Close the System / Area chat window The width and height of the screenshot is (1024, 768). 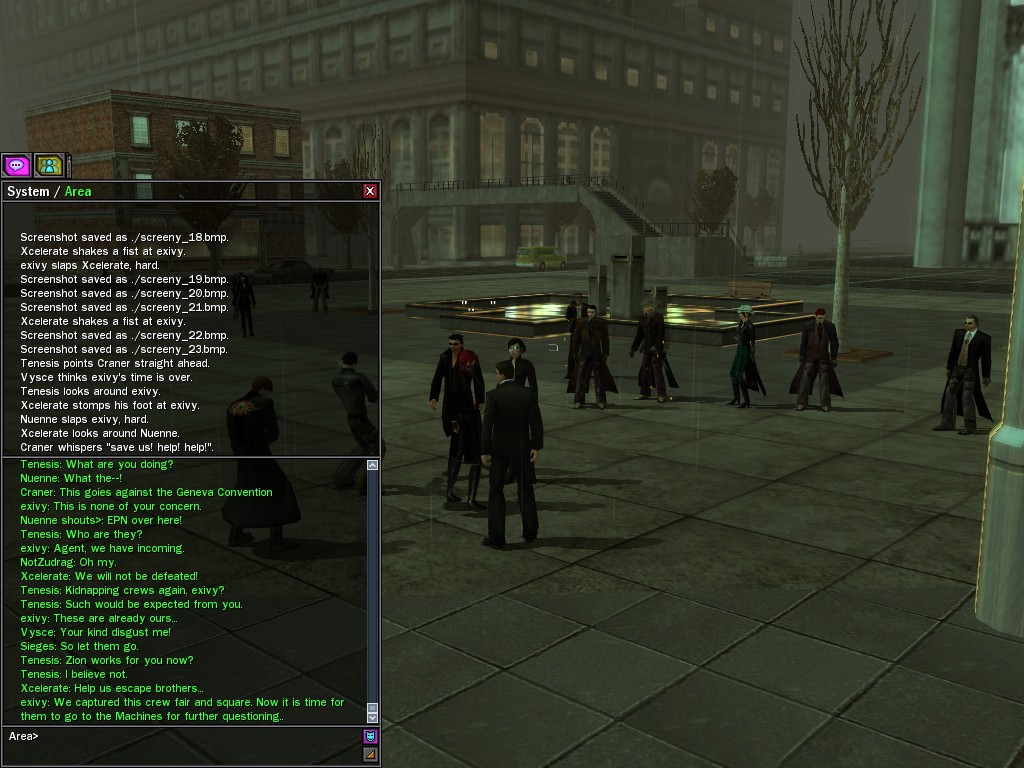[370, 191]
